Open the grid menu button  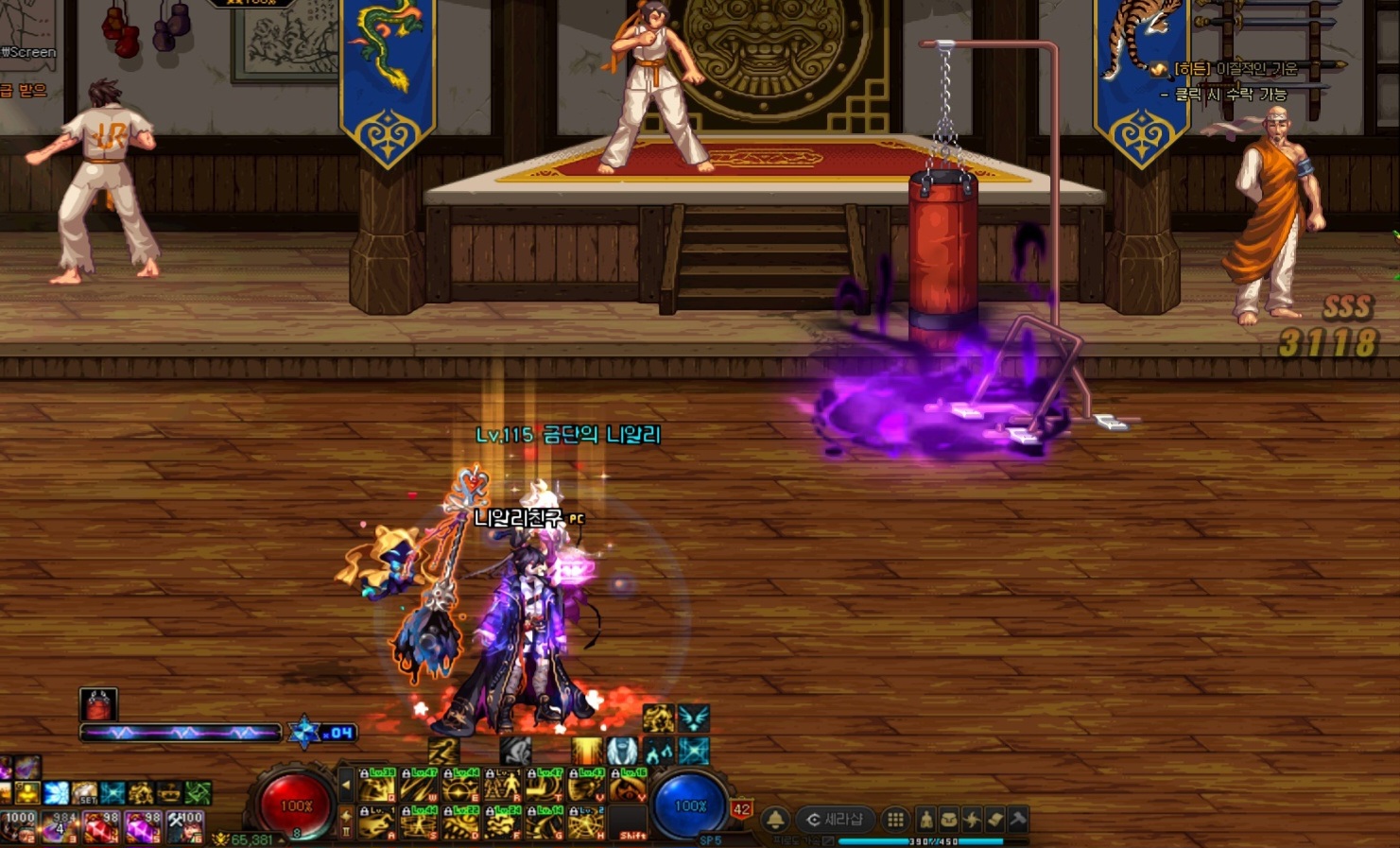coord(894,819)
